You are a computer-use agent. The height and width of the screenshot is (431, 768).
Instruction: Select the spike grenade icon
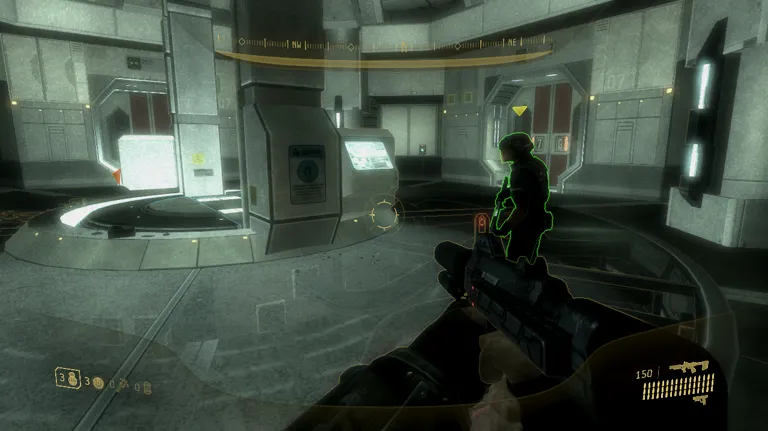pos(122,383)
